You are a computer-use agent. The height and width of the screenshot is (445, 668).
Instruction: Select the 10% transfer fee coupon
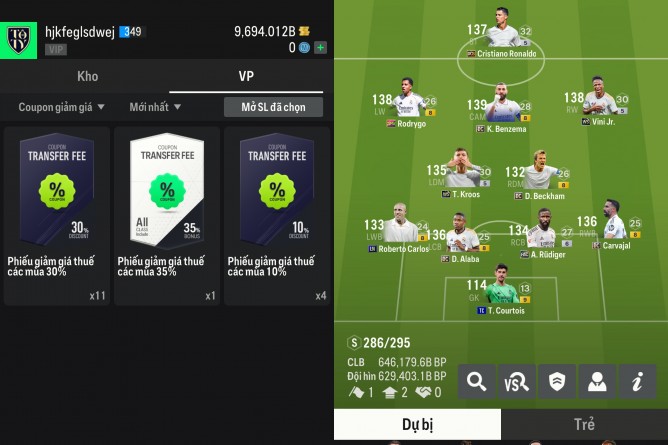coord(277,215)
